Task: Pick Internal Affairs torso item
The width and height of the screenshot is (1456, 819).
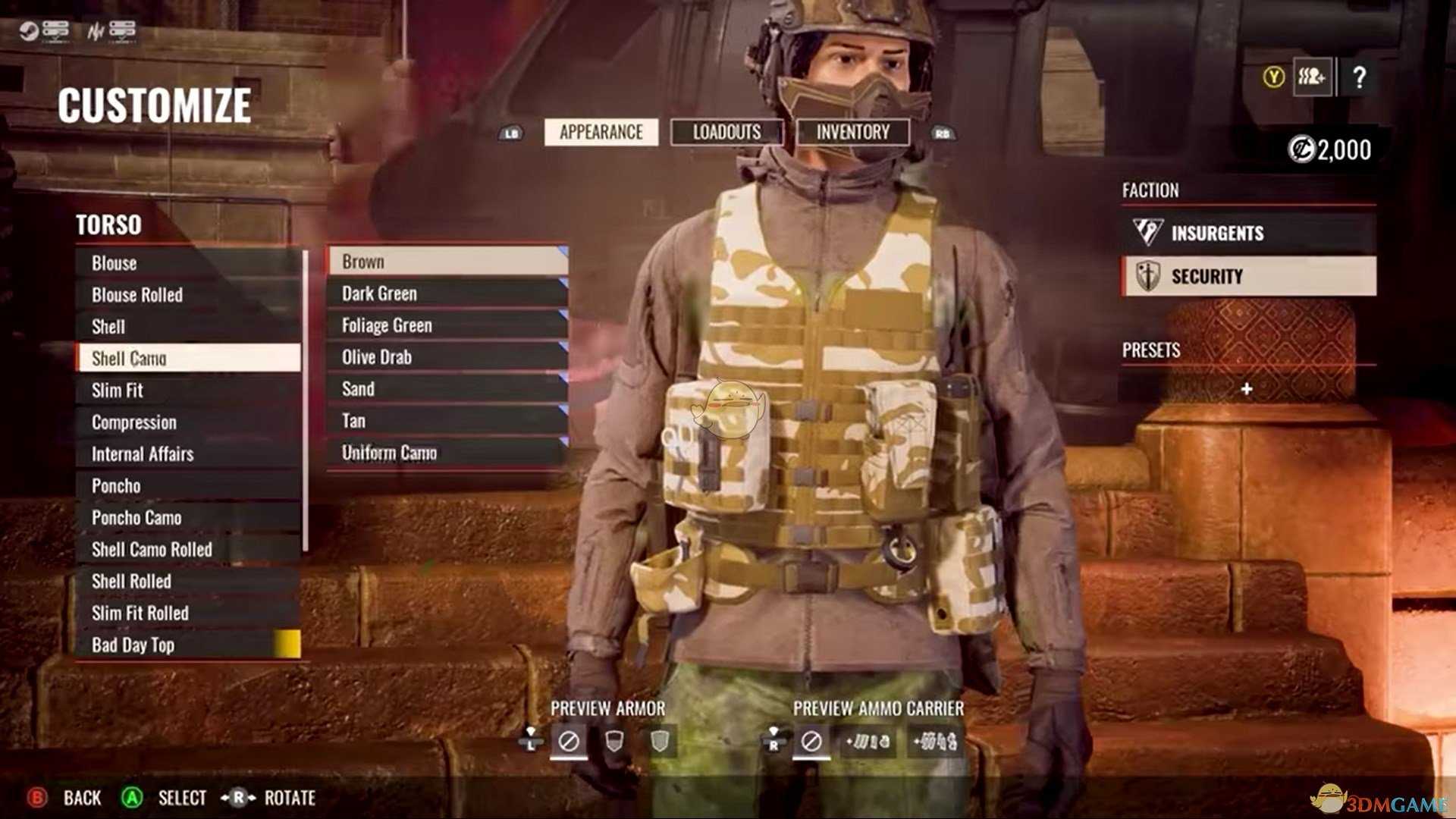Action: [188, 454]
